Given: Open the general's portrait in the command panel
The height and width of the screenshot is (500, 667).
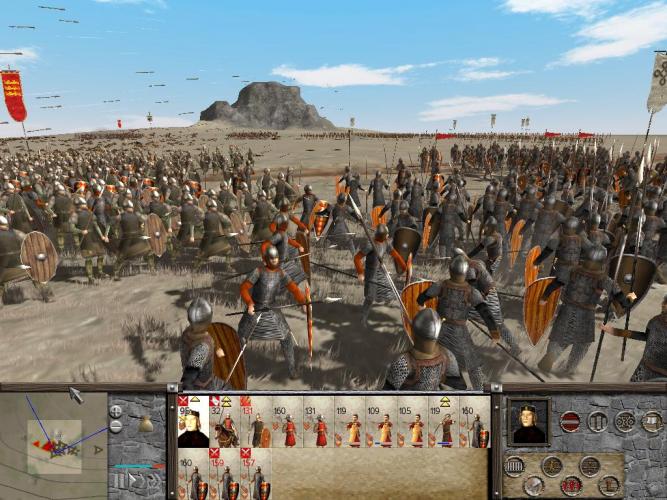Looking at the screenshot, I should [528, 421].
